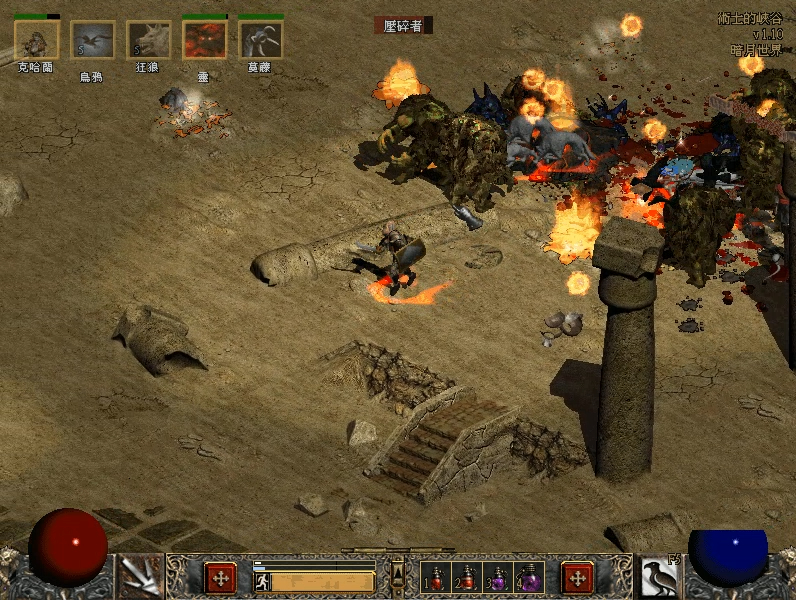This screenshot has width=796, height=600.
Task: Toggle the run/walk running man button
Action: pos(263,581)
